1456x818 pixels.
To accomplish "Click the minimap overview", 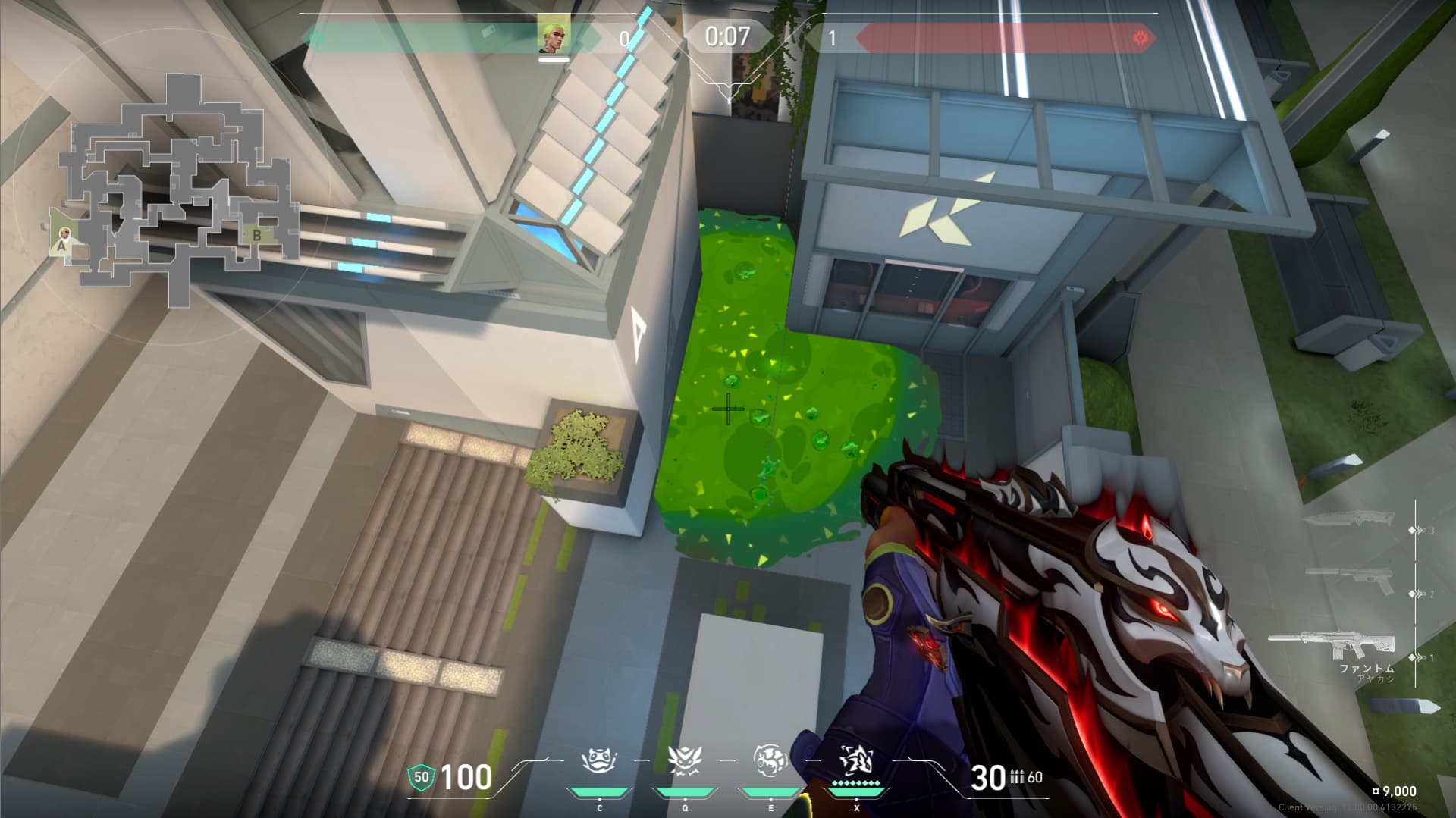I will click(x=176, y=190).
